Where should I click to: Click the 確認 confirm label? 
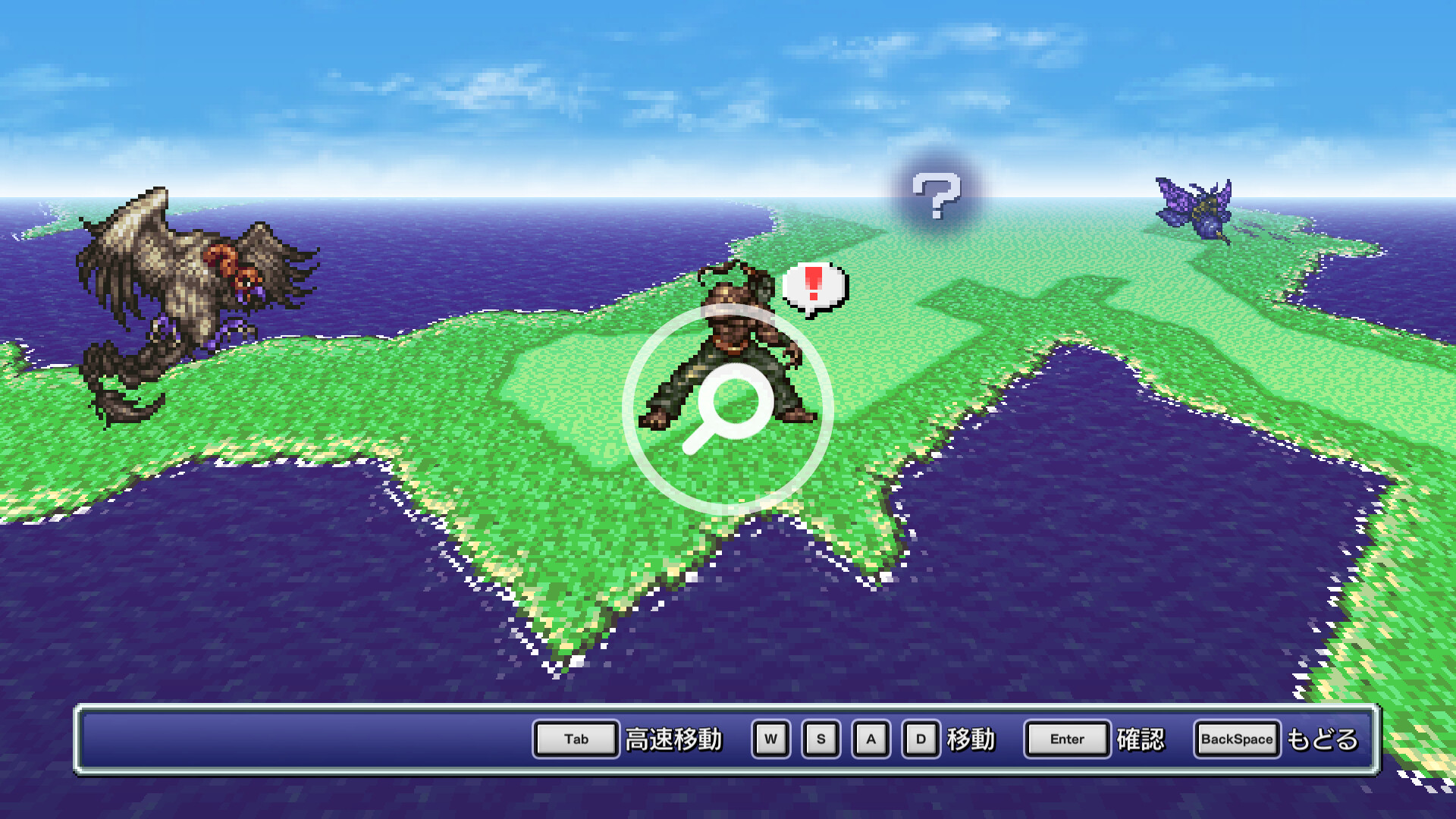coord(1141,739)
